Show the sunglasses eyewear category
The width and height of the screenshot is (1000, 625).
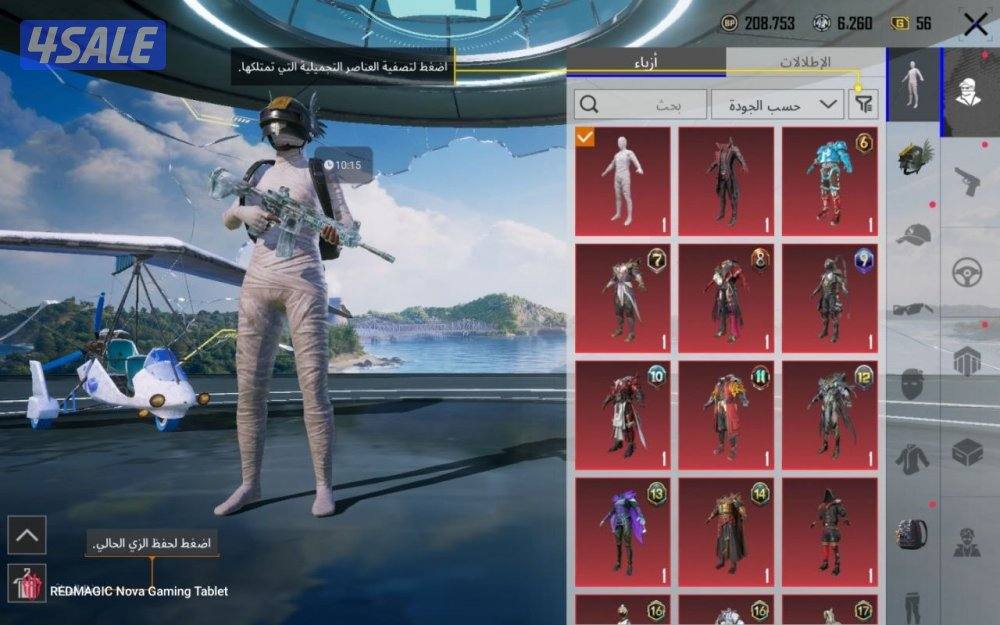[912, 309]
